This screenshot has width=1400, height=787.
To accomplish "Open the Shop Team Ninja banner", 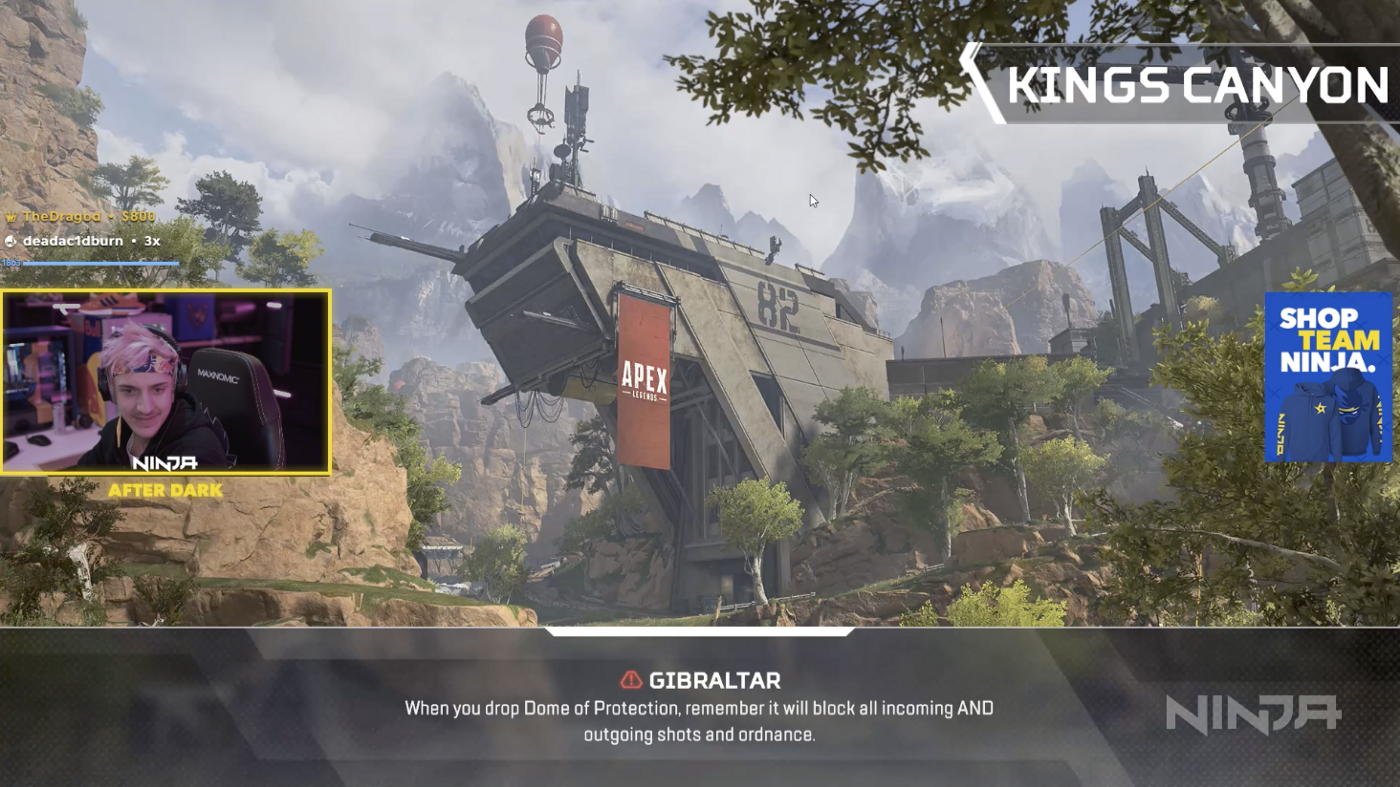I will tap(1327, 377).
